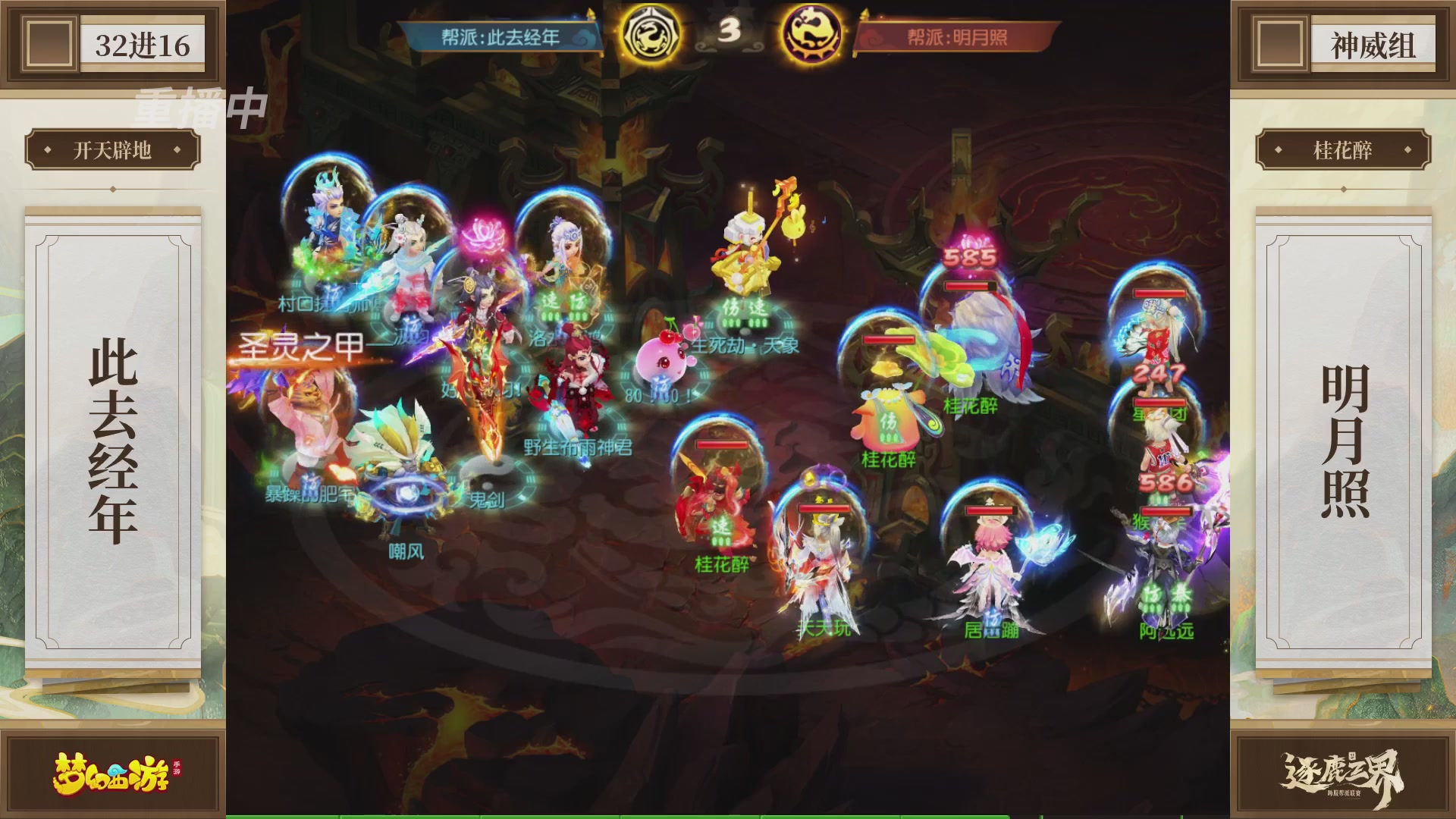Select the character 天天玩
The image size is (1456, 819).
[823, 561]
